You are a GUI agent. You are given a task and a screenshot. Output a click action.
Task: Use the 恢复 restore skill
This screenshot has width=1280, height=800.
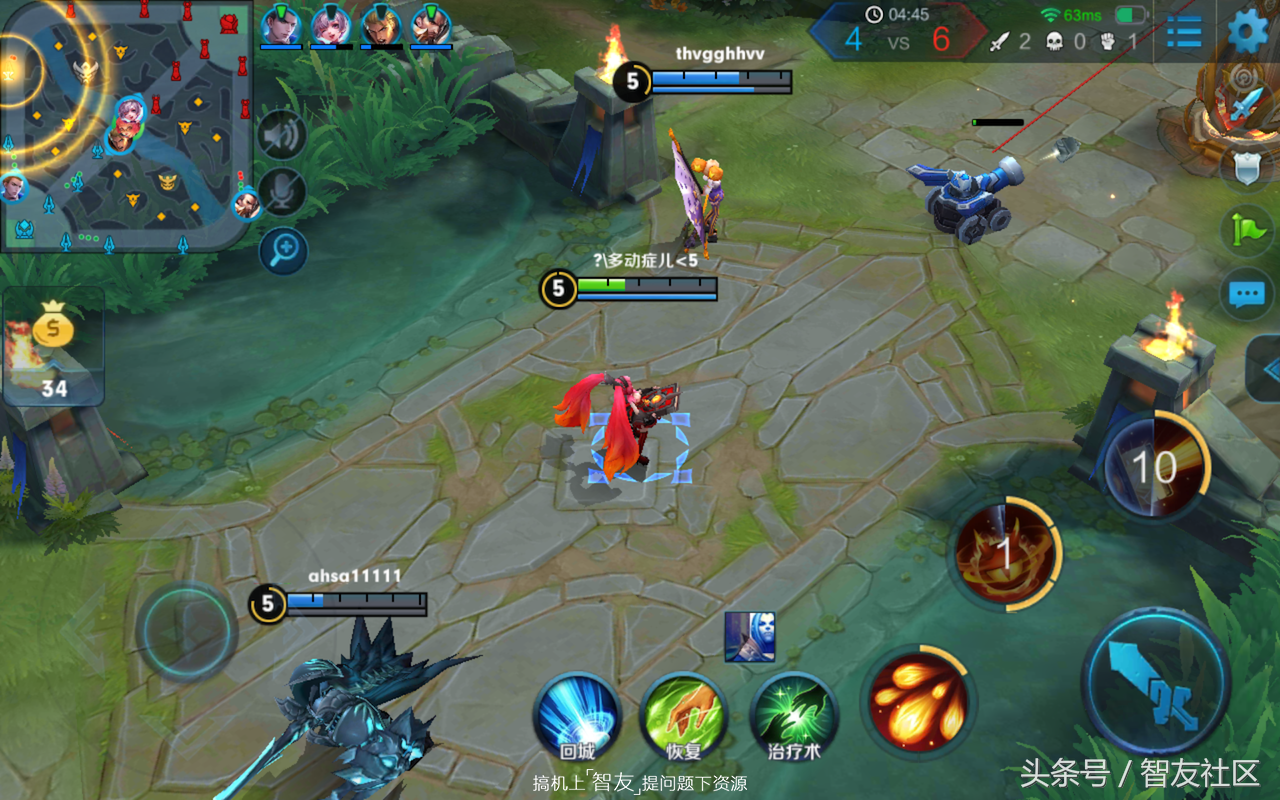tap(684, 715)
